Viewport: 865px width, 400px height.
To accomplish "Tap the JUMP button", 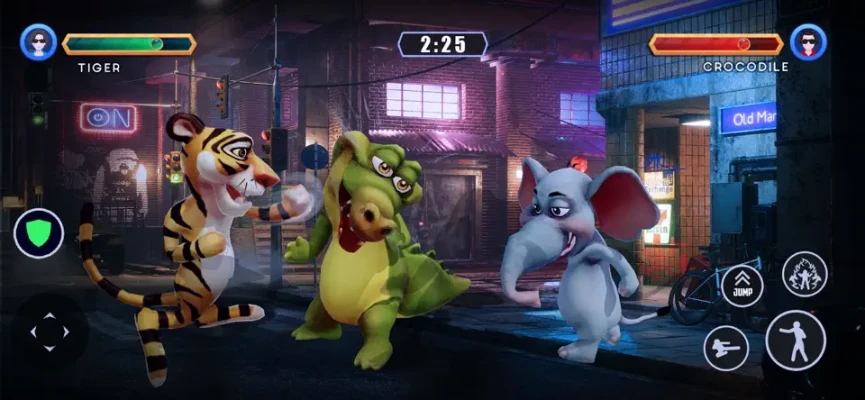I will pos(742,285).
